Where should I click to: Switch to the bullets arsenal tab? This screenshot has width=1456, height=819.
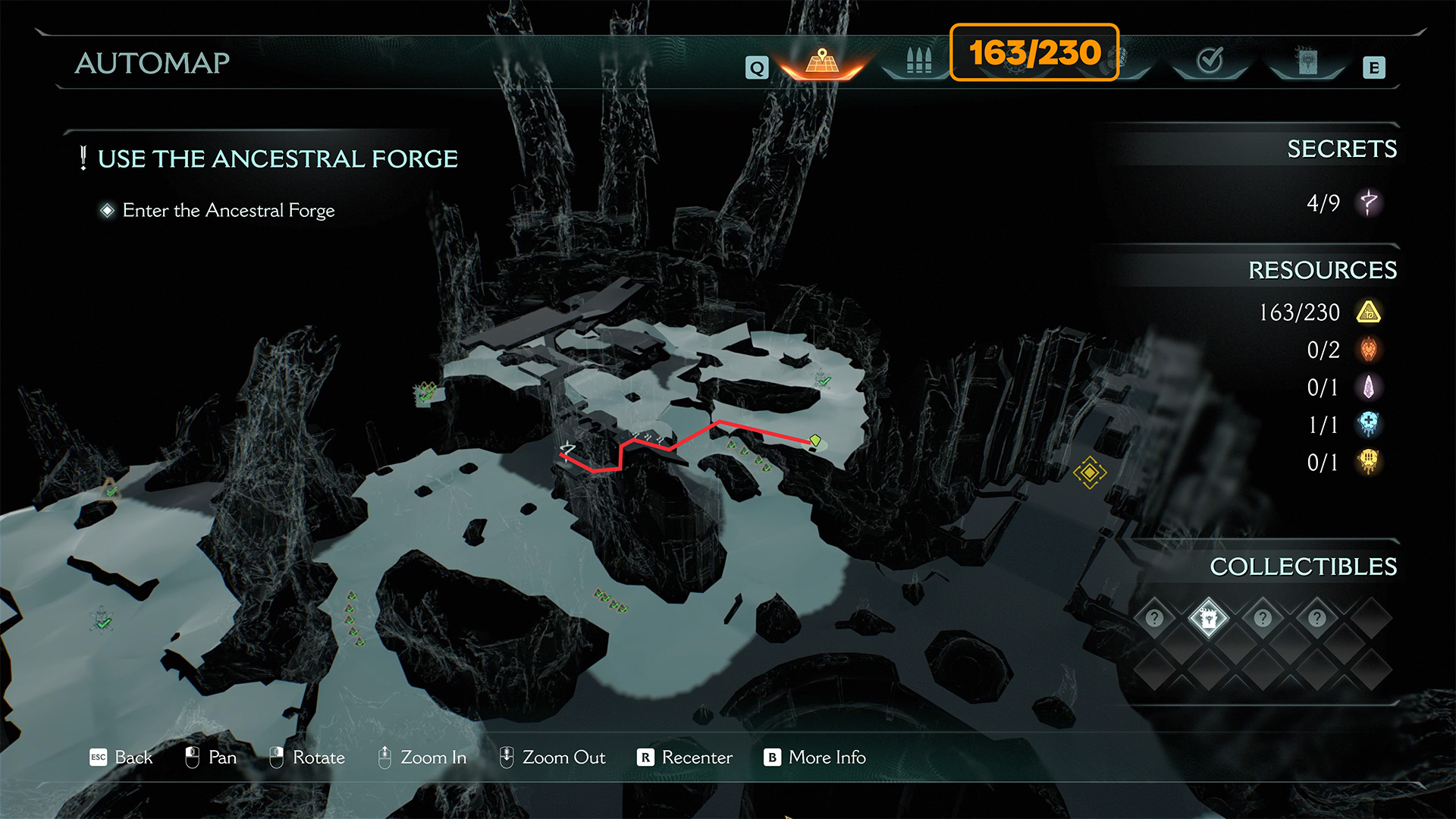918,61
